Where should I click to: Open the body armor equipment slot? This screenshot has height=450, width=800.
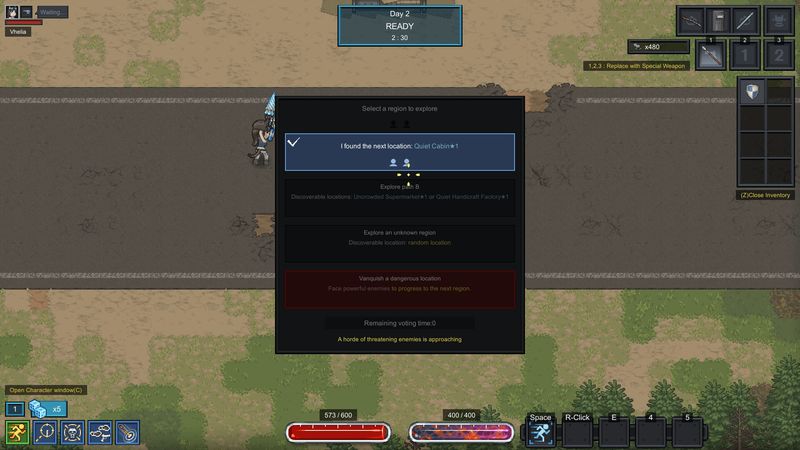click(x=776, y=20)
